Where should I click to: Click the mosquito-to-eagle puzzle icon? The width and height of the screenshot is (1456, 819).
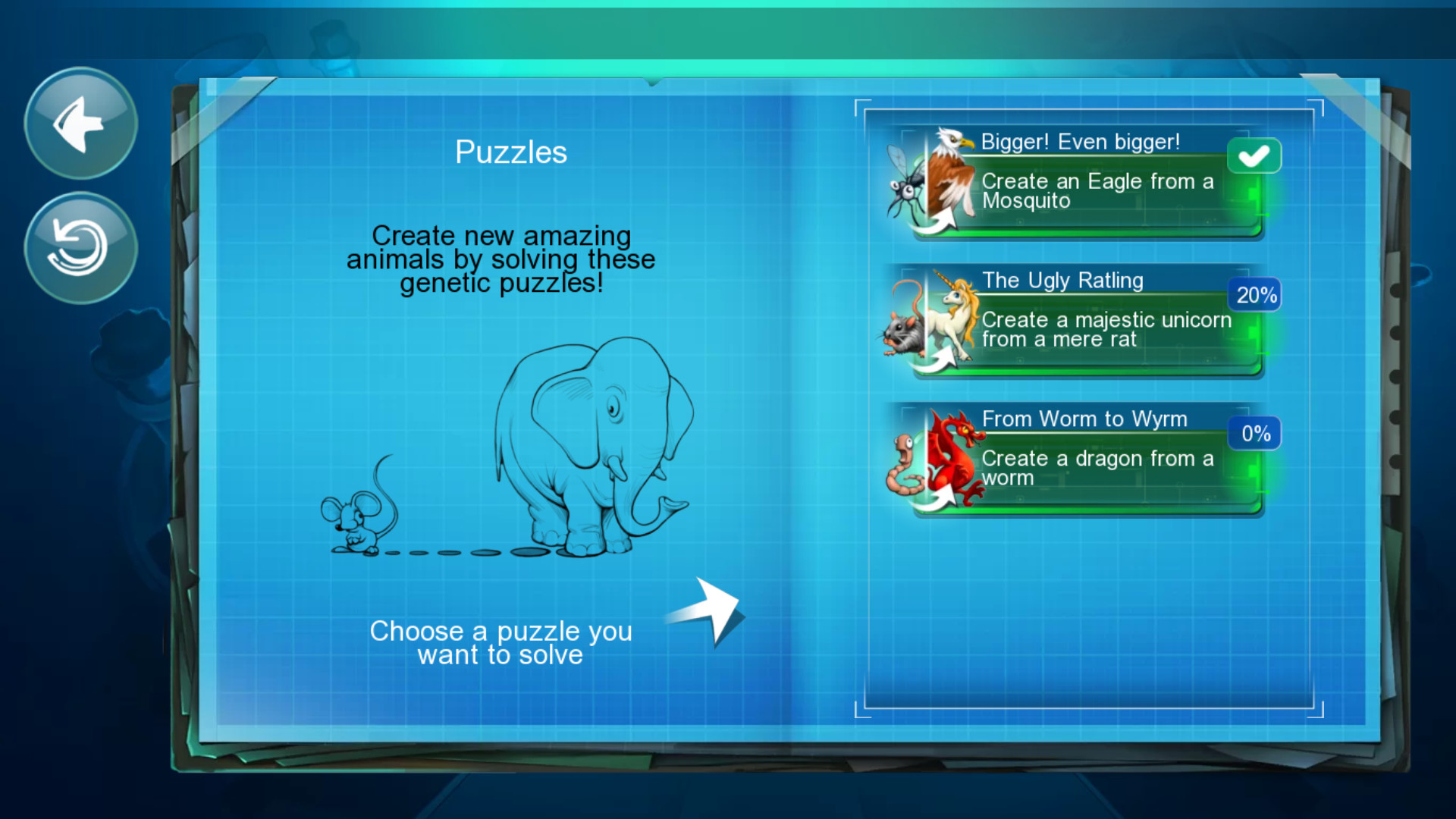929,182
